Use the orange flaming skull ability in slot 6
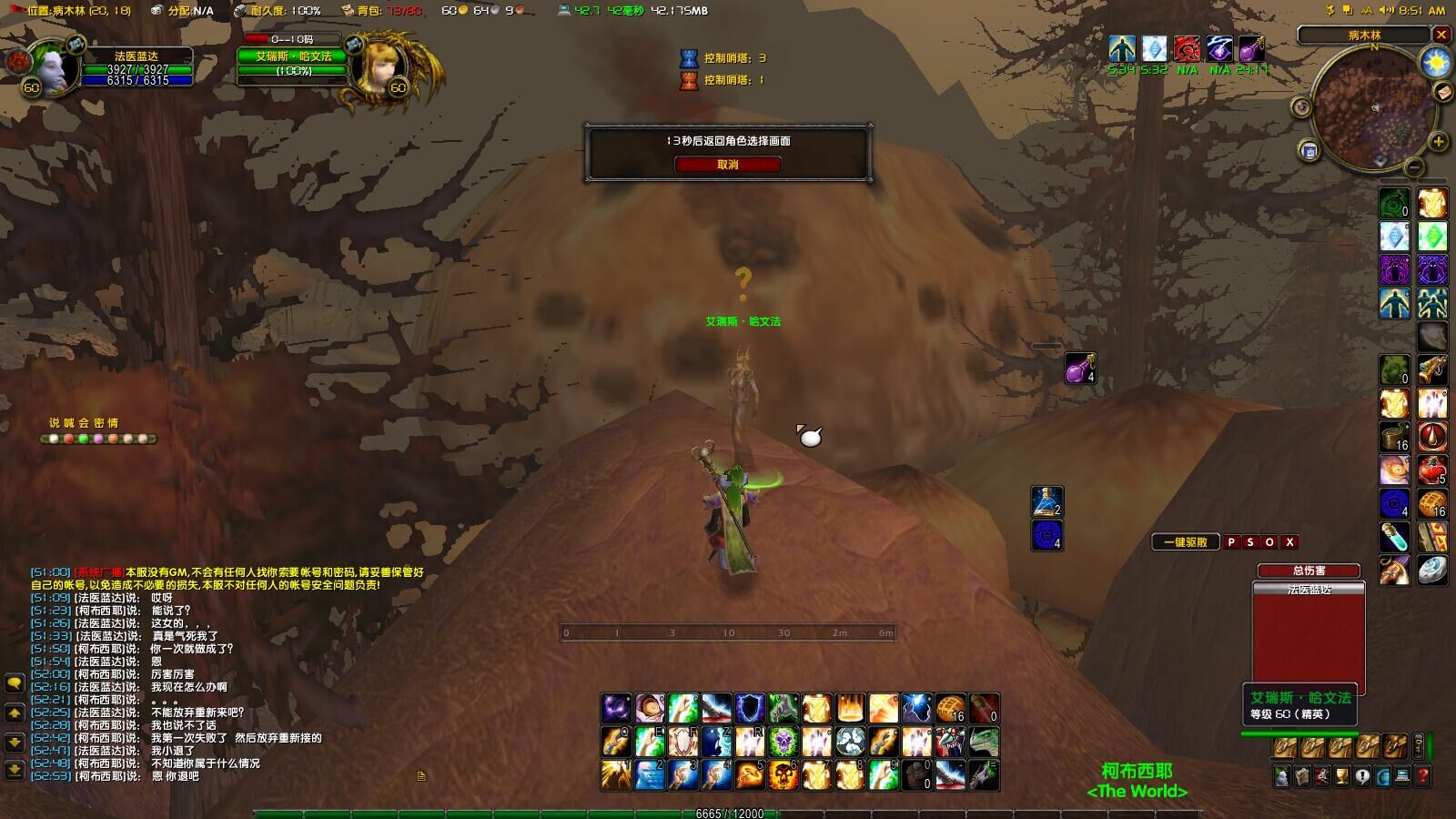Viewport: 1456px width, 819px height. coord(783,774)
